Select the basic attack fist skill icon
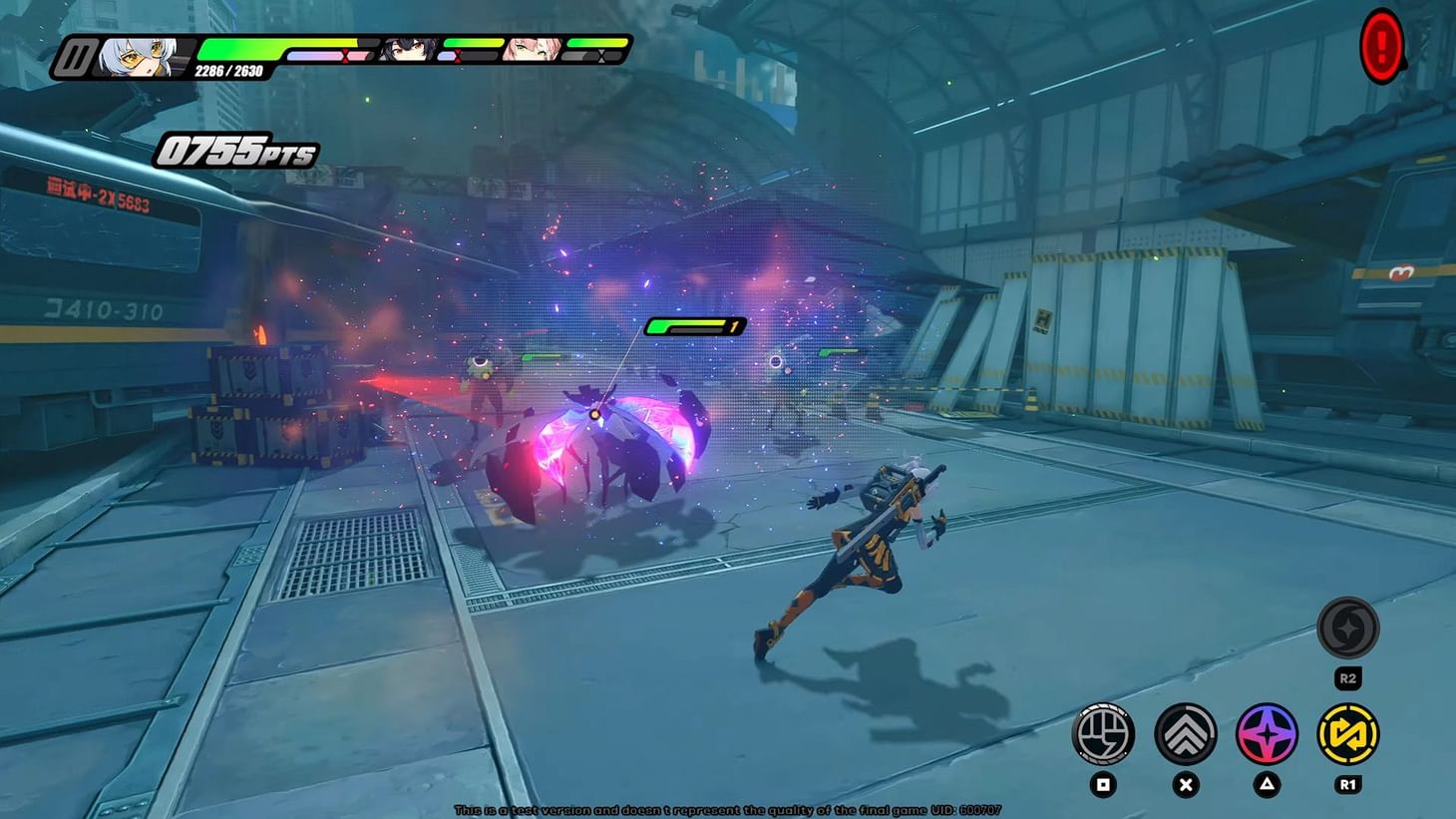Image resolution: width=1456 pixels, height=819 pixels. (x=1104, y=735)
